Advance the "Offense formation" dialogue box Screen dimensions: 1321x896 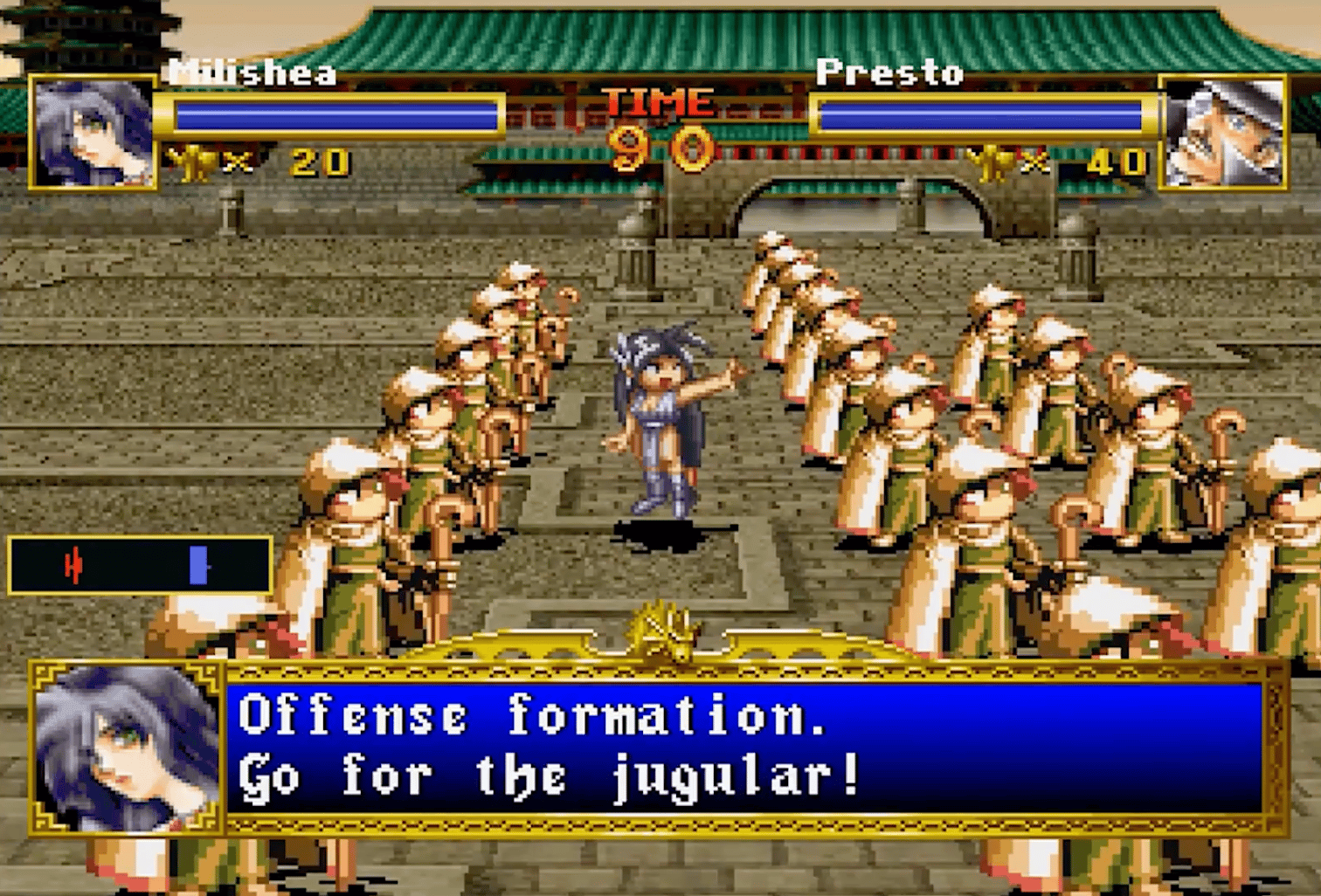pos(743,748)
